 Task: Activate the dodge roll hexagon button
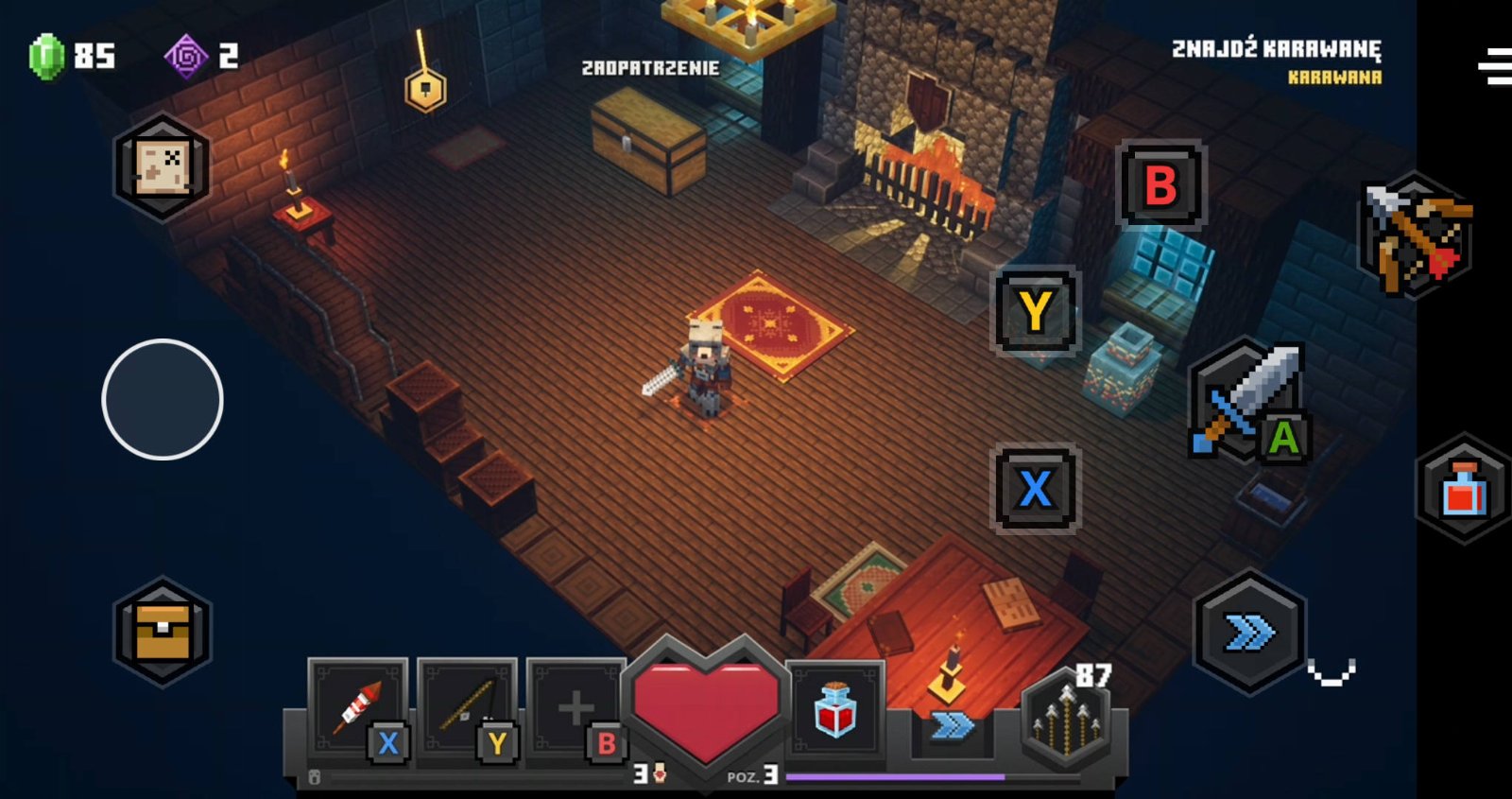point(1249,633)
